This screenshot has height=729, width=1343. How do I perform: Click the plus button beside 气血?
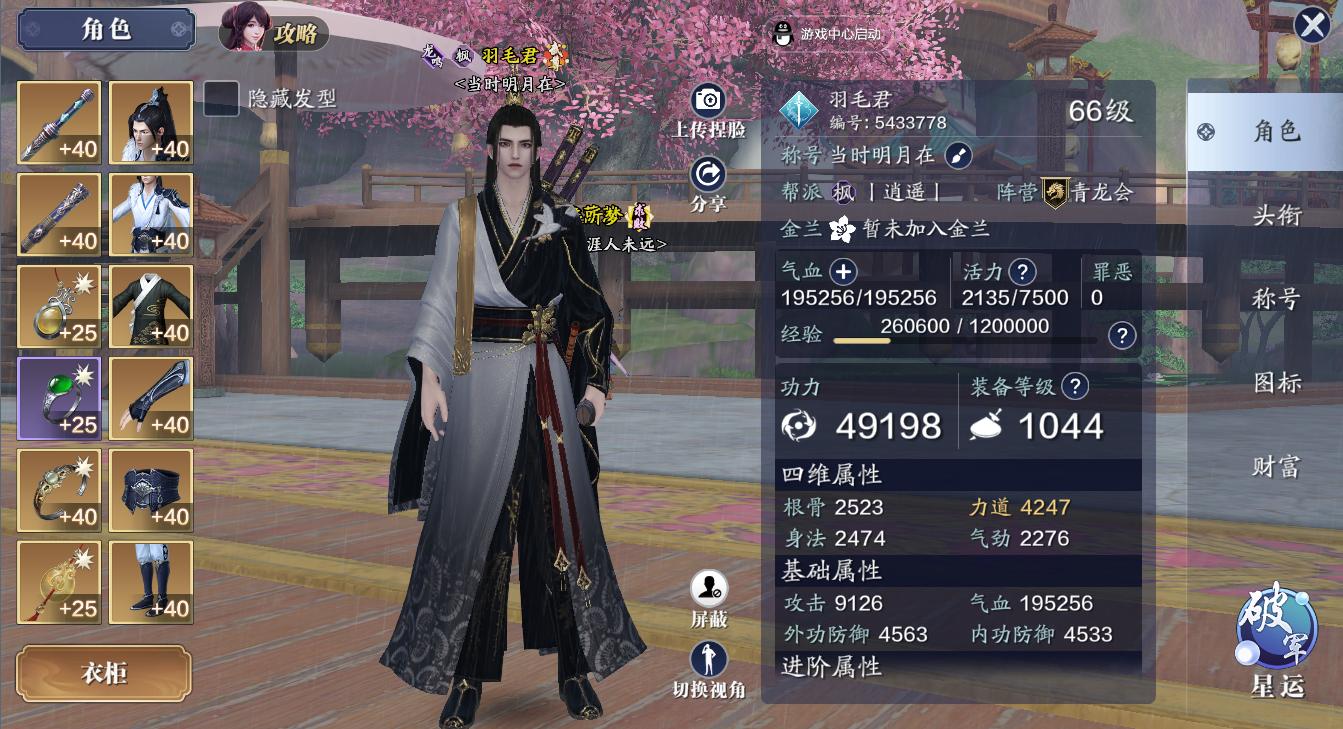pos(844,271)
